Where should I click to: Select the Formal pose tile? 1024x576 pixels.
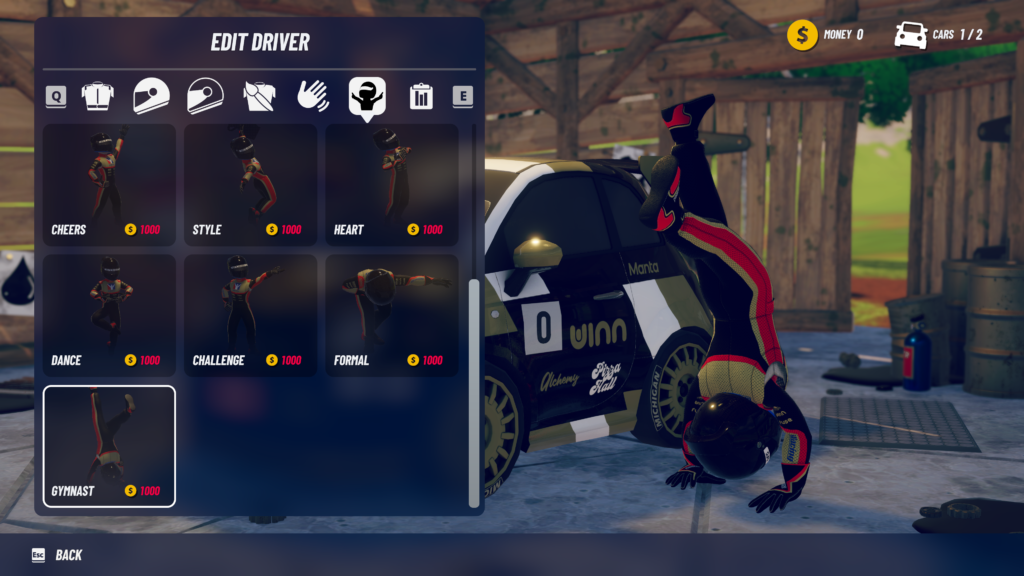click(x=391, y=315)
